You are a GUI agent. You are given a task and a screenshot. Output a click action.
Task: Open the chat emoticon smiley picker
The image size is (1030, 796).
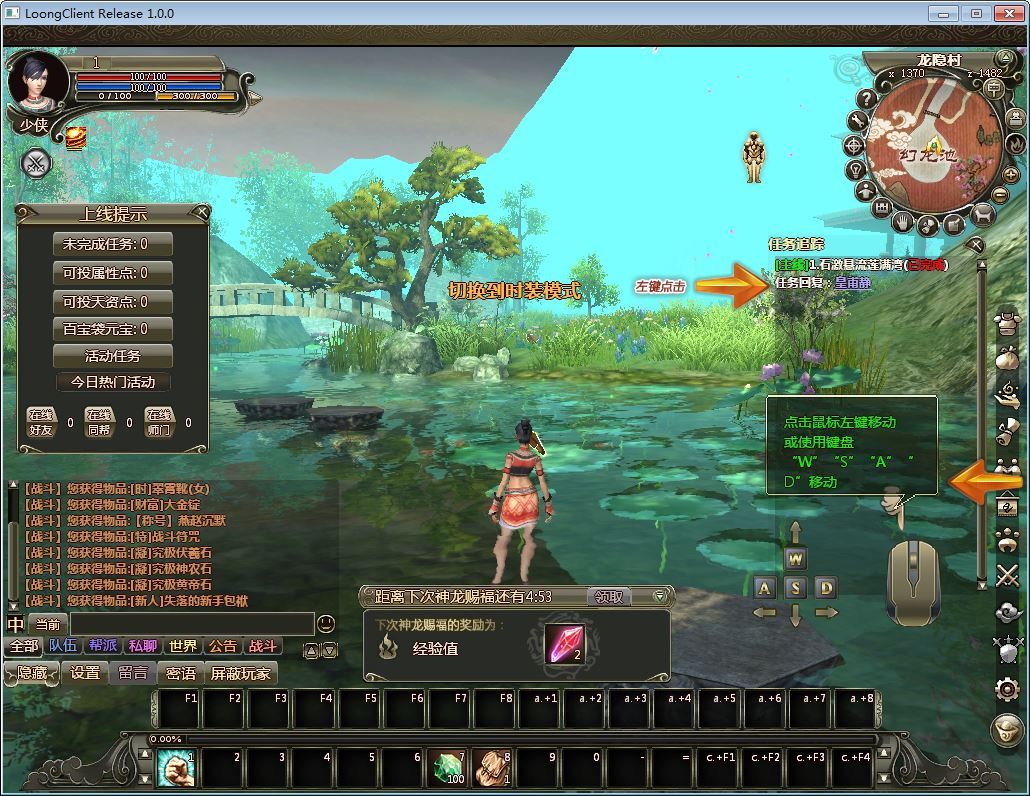[x=326, y=624]
